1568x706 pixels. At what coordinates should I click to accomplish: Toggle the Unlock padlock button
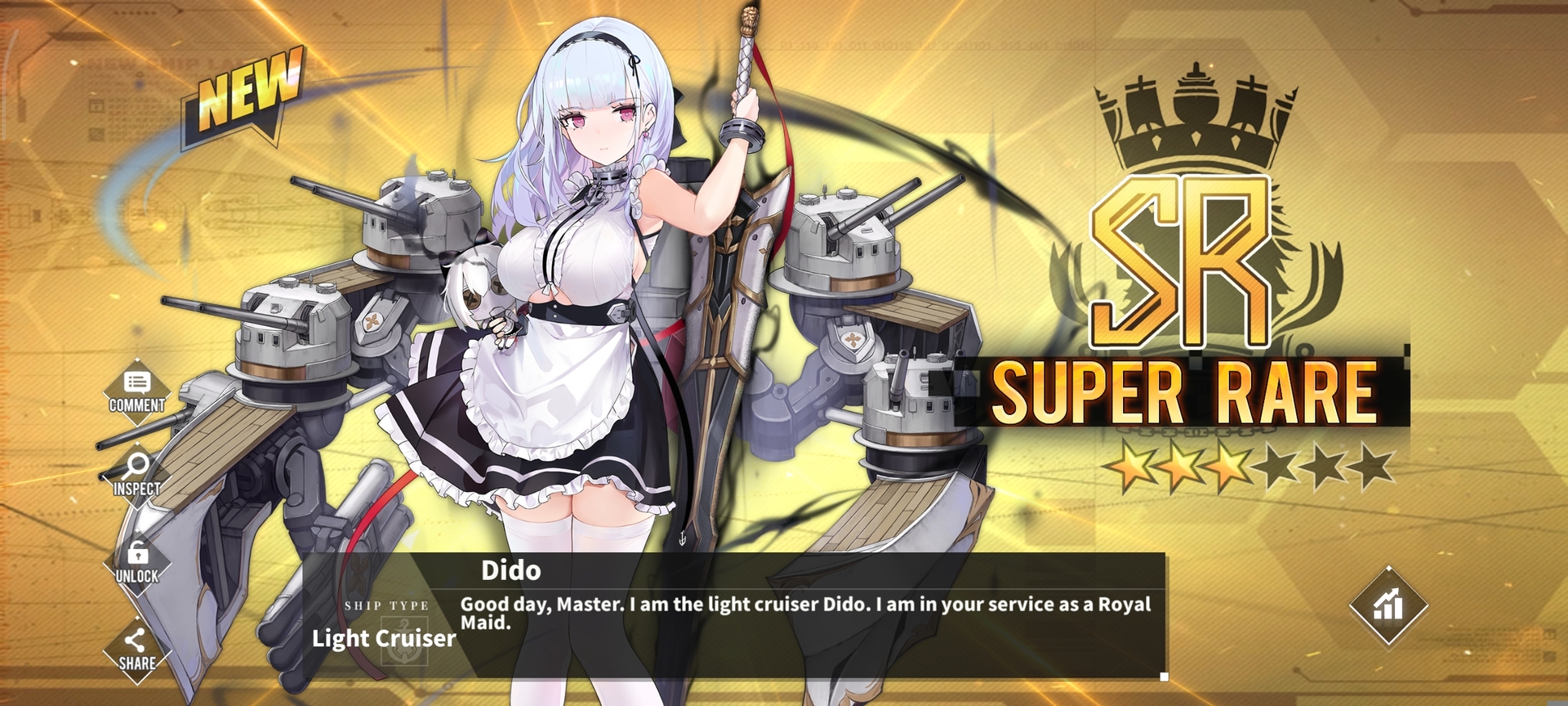(x=137, y=562)
